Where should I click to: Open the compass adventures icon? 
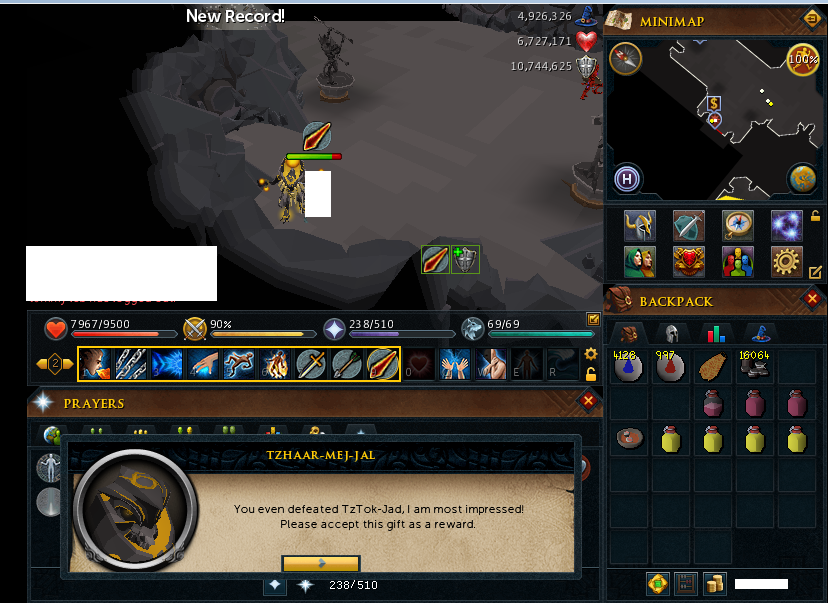pyautogui.click(x=737, y=225)
